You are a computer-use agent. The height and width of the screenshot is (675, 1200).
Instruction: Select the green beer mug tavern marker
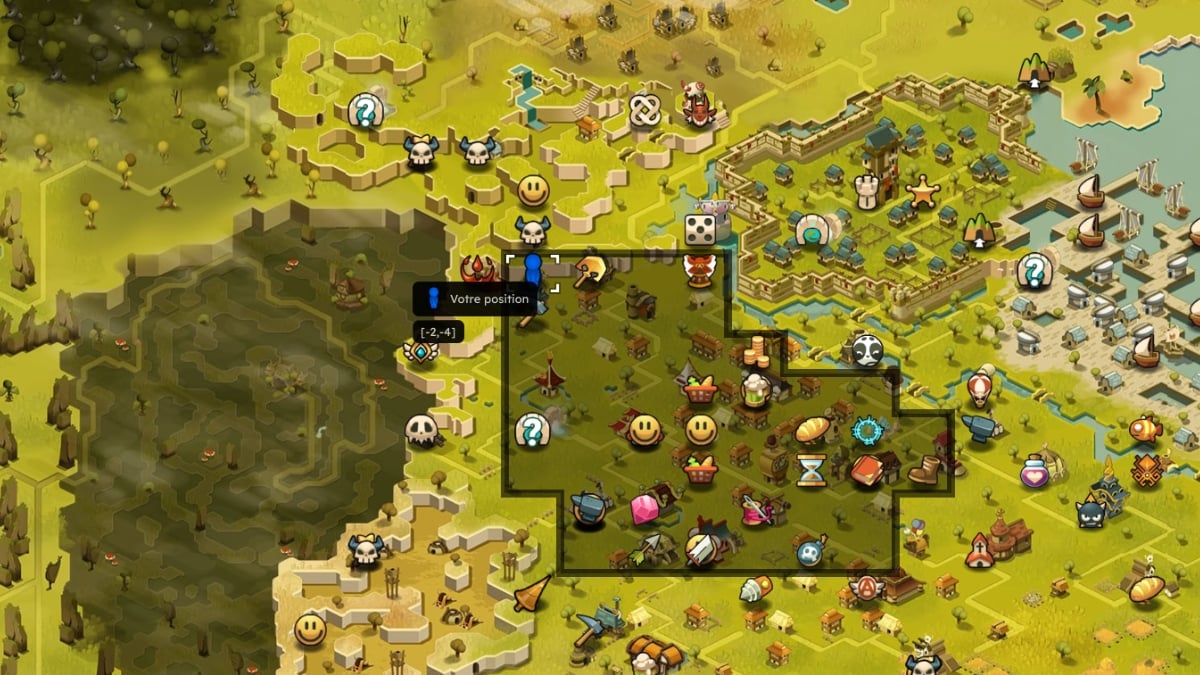tap(754, 389)
